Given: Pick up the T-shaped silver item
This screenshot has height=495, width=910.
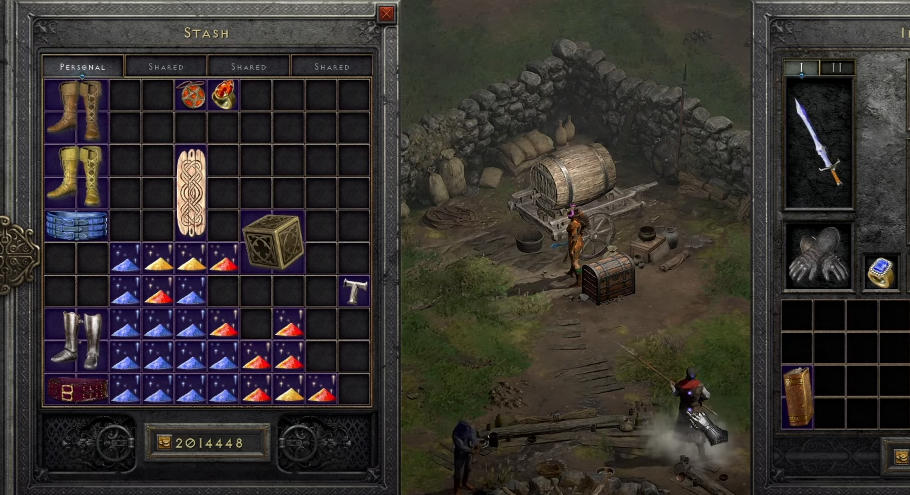Looking at the screenshot, I should pos(354,291).
